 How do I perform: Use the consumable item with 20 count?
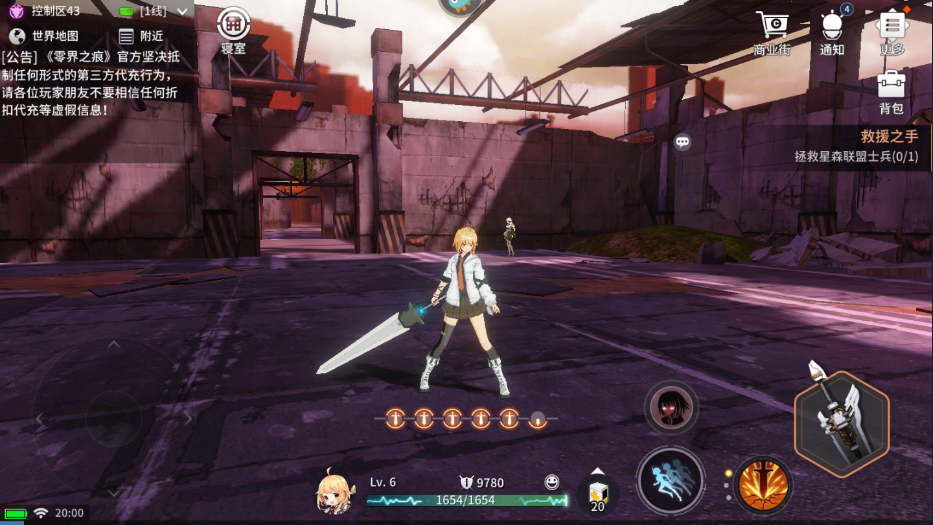click(x=598, y=494)
